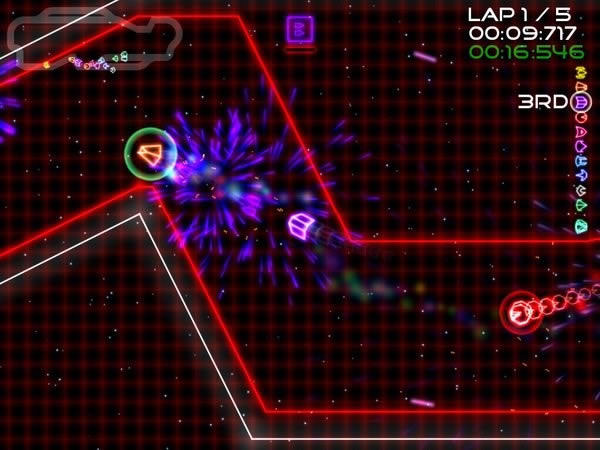Click the last-place teal racer icon
This screenshot has width=600, height=450.
pyautogui.click(x=581, y=228)
